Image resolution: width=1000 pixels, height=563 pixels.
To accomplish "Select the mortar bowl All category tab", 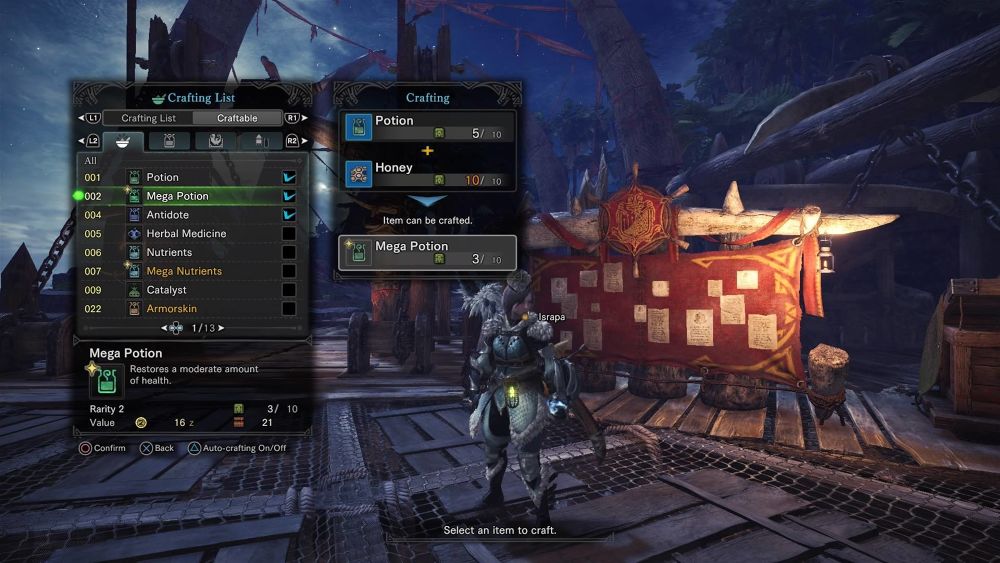I will (123, 141).
